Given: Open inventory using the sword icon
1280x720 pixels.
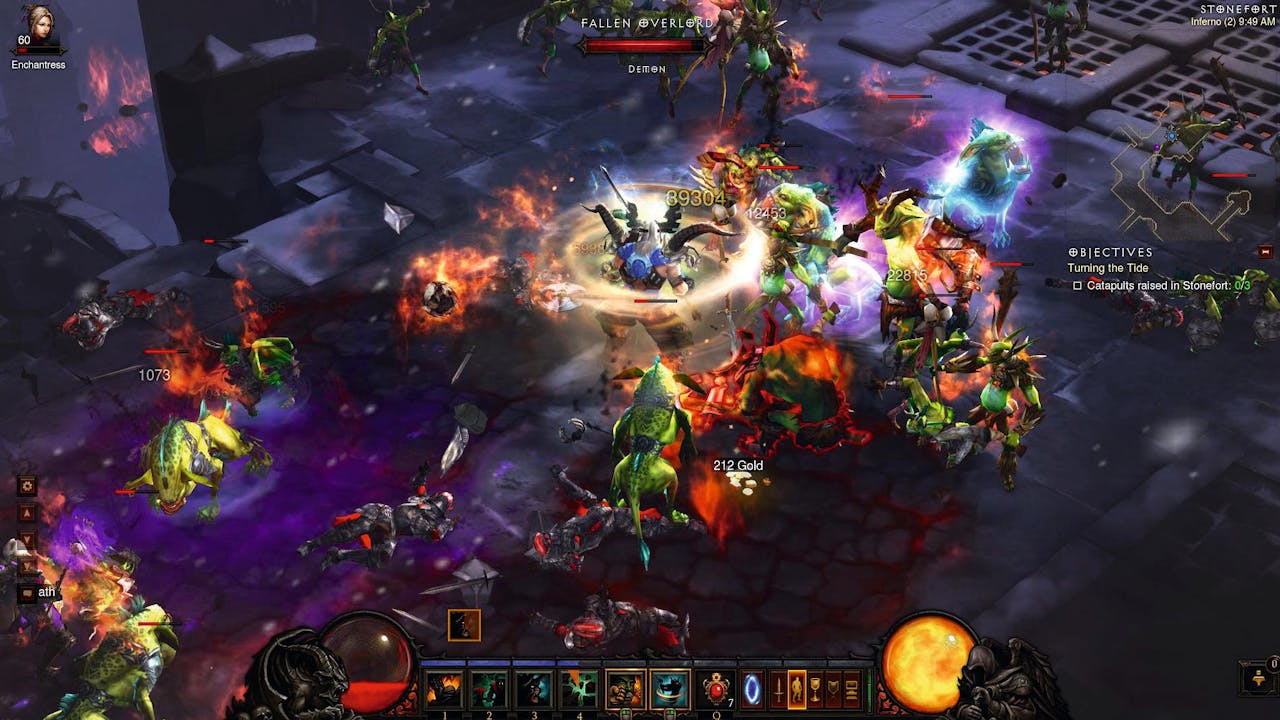Looking at the screenshot, I should 778,687.
